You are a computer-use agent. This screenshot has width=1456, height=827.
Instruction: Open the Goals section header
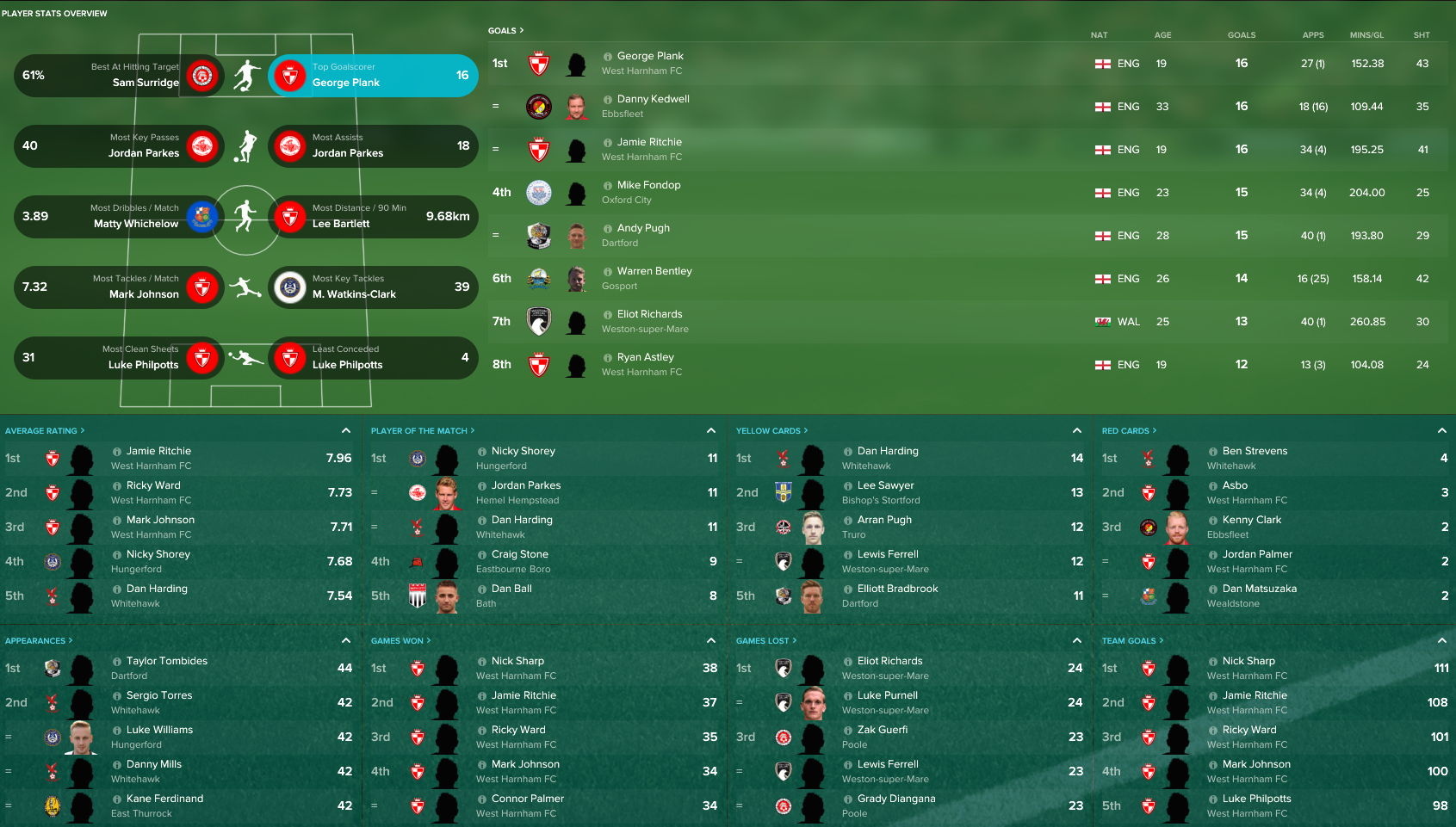(505, 31)
